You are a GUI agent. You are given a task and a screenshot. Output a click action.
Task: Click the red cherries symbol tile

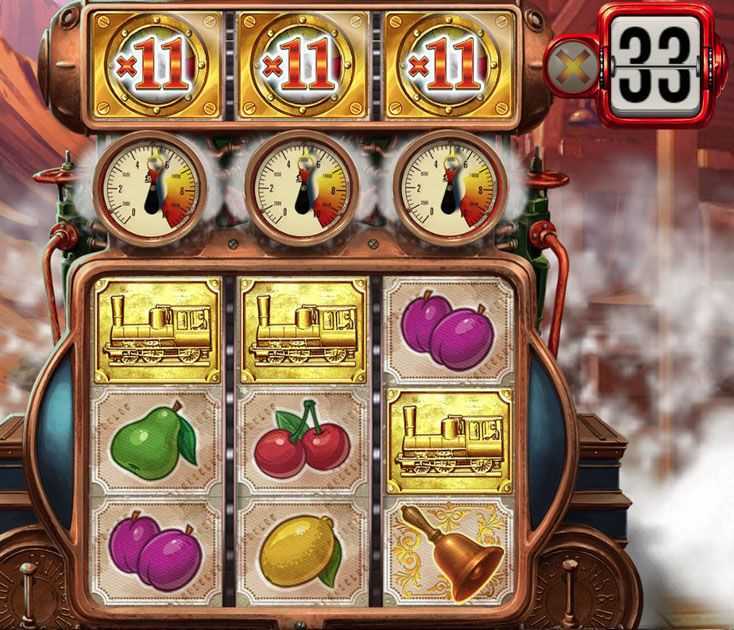pyautogui.click(x=303, y=441)
